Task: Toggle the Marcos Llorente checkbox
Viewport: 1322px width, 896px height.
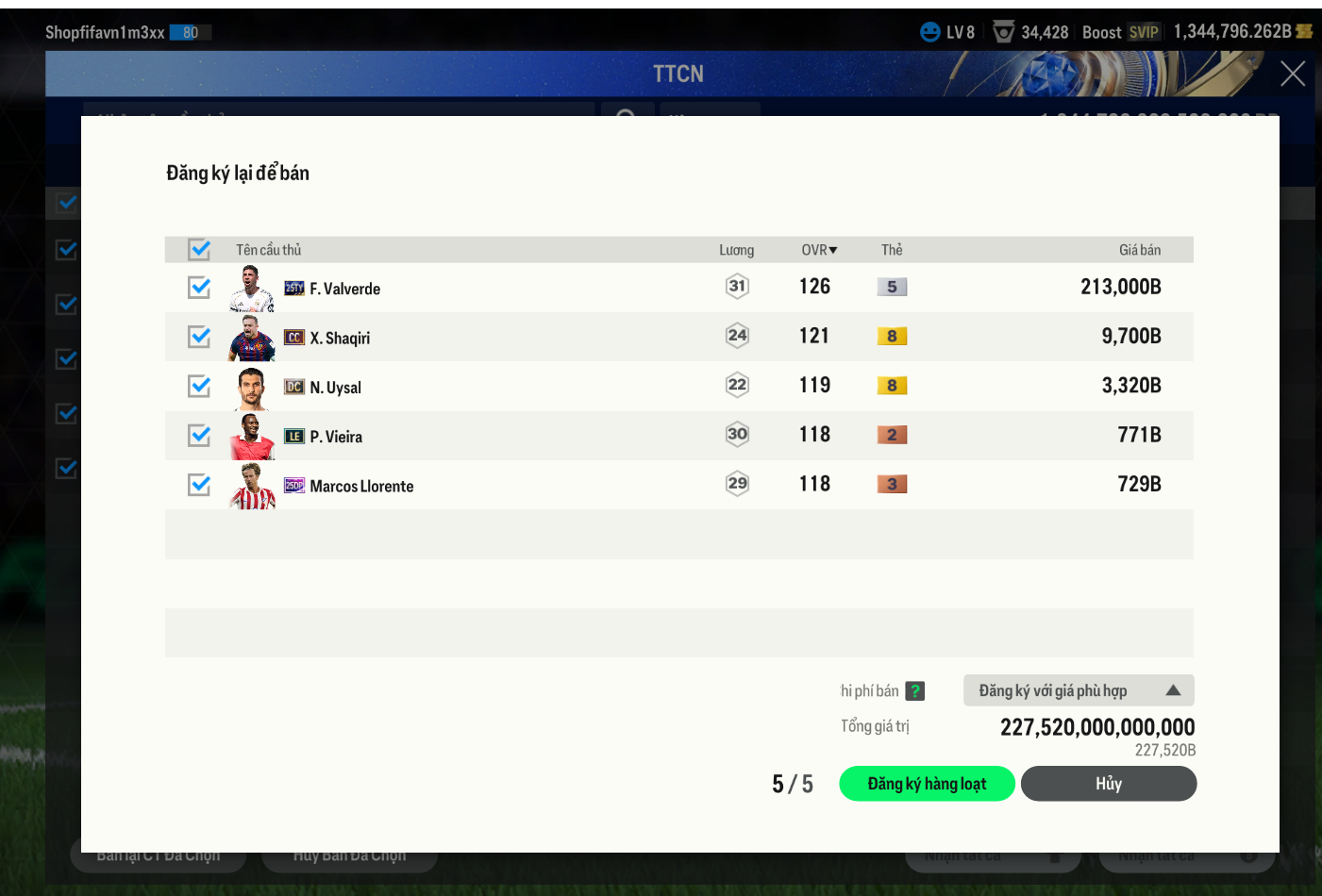Action: point(199,485)
